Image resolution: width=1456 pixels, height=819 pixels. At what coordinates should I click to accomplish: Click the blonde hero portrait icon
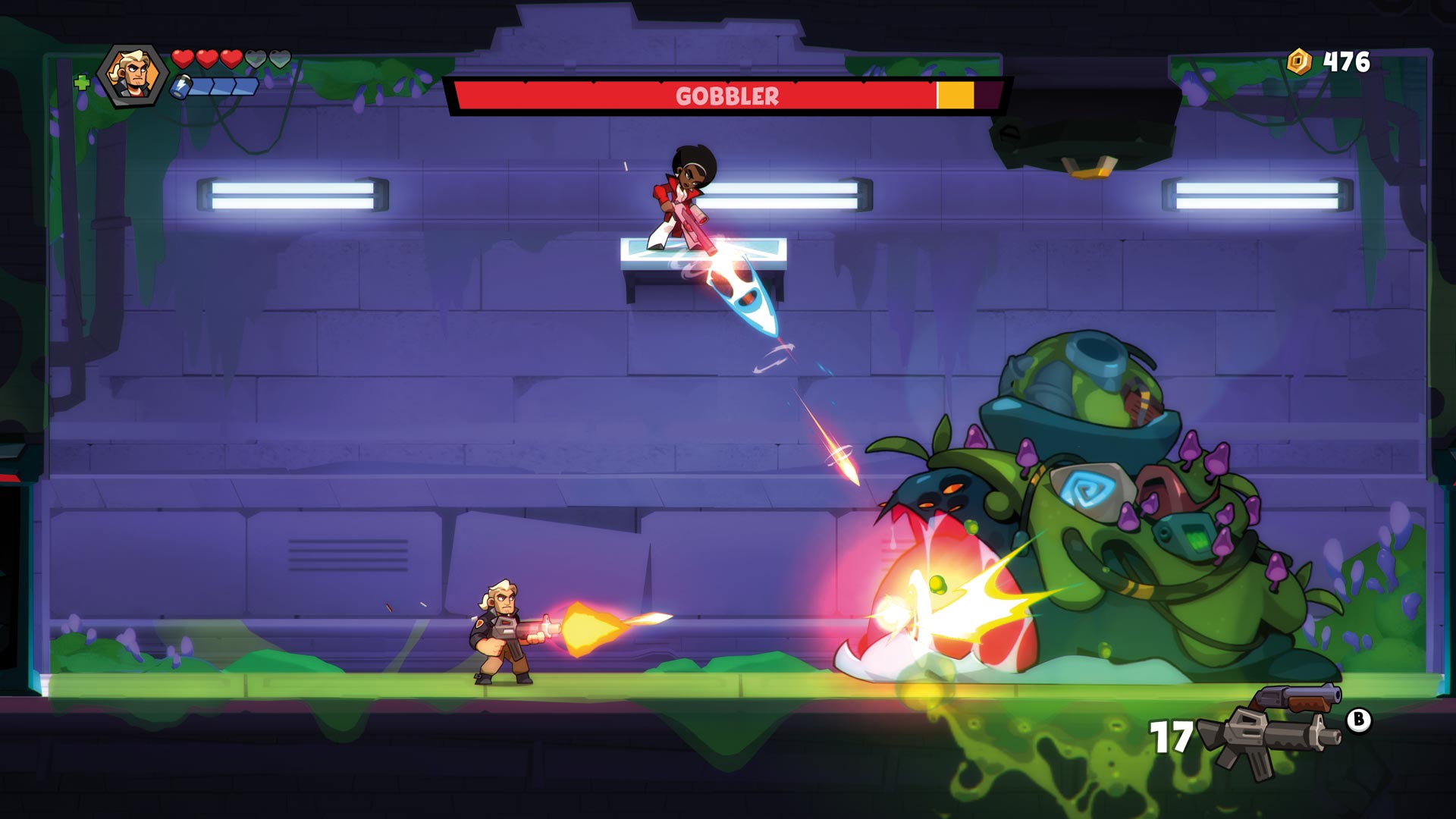133,75
